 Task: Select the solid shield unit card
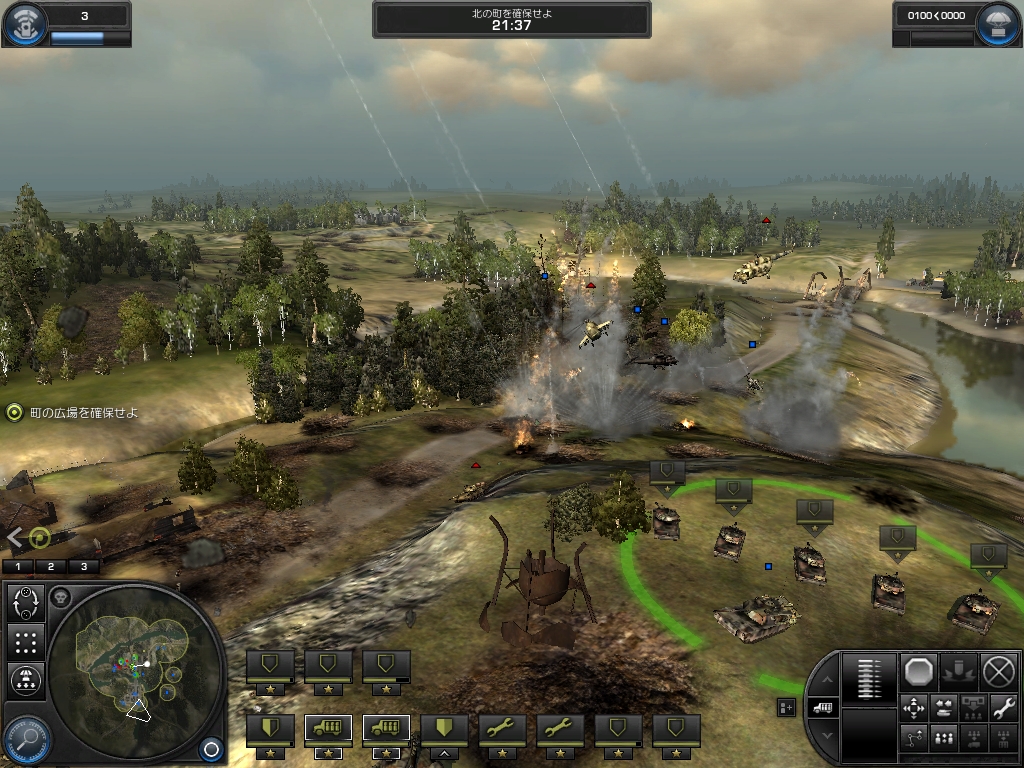[445, 728]
